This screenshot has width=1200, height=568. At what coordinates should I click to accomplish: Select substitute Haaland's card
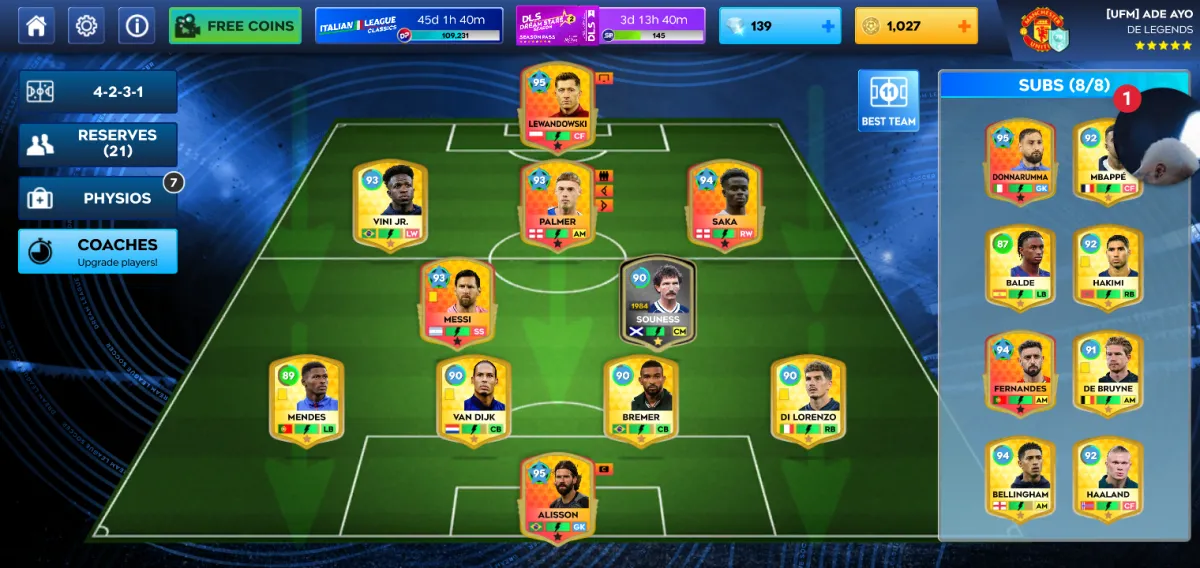(1108, 479)
